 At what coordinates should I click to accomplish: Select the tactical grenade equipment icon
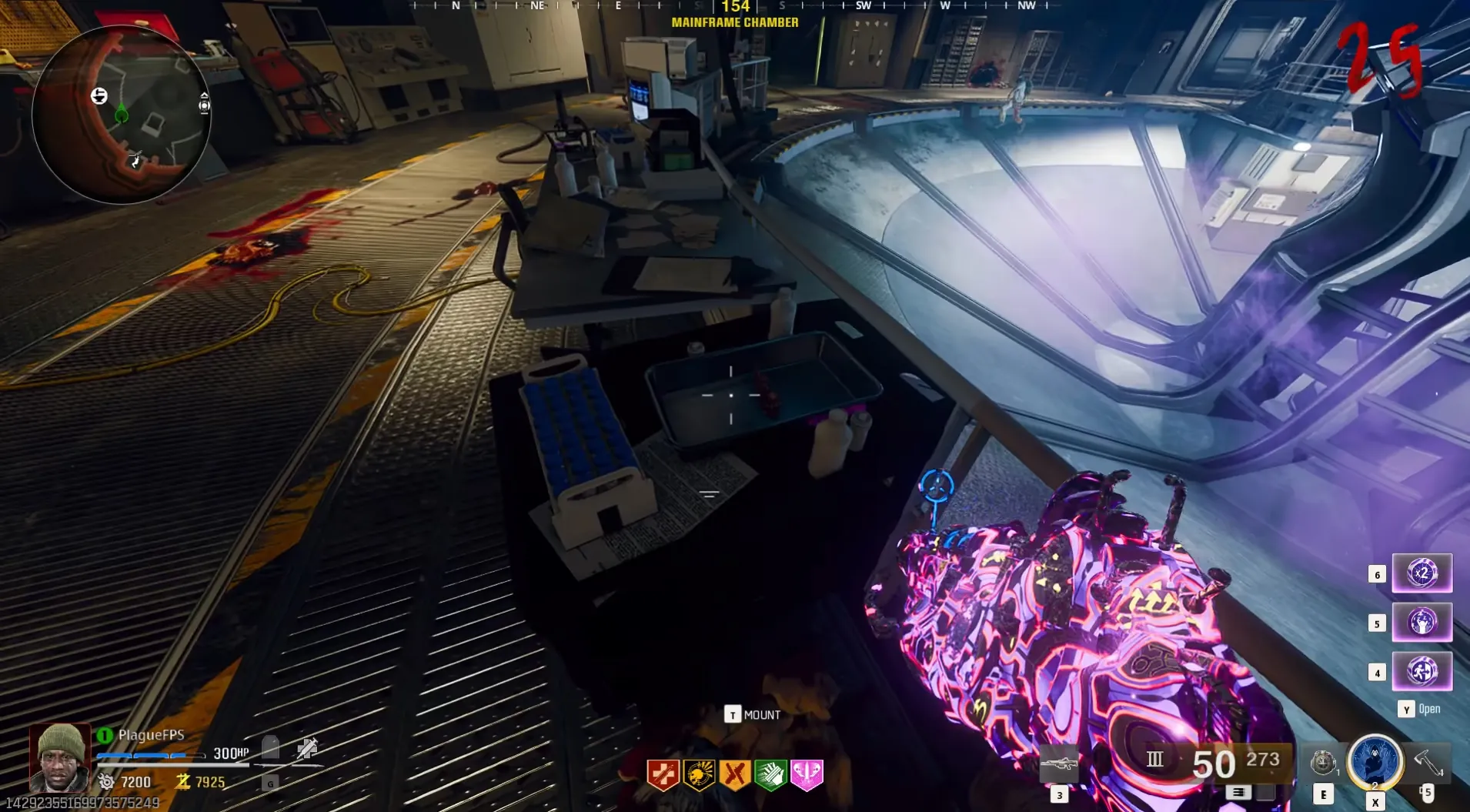[x=1322, y=763]
